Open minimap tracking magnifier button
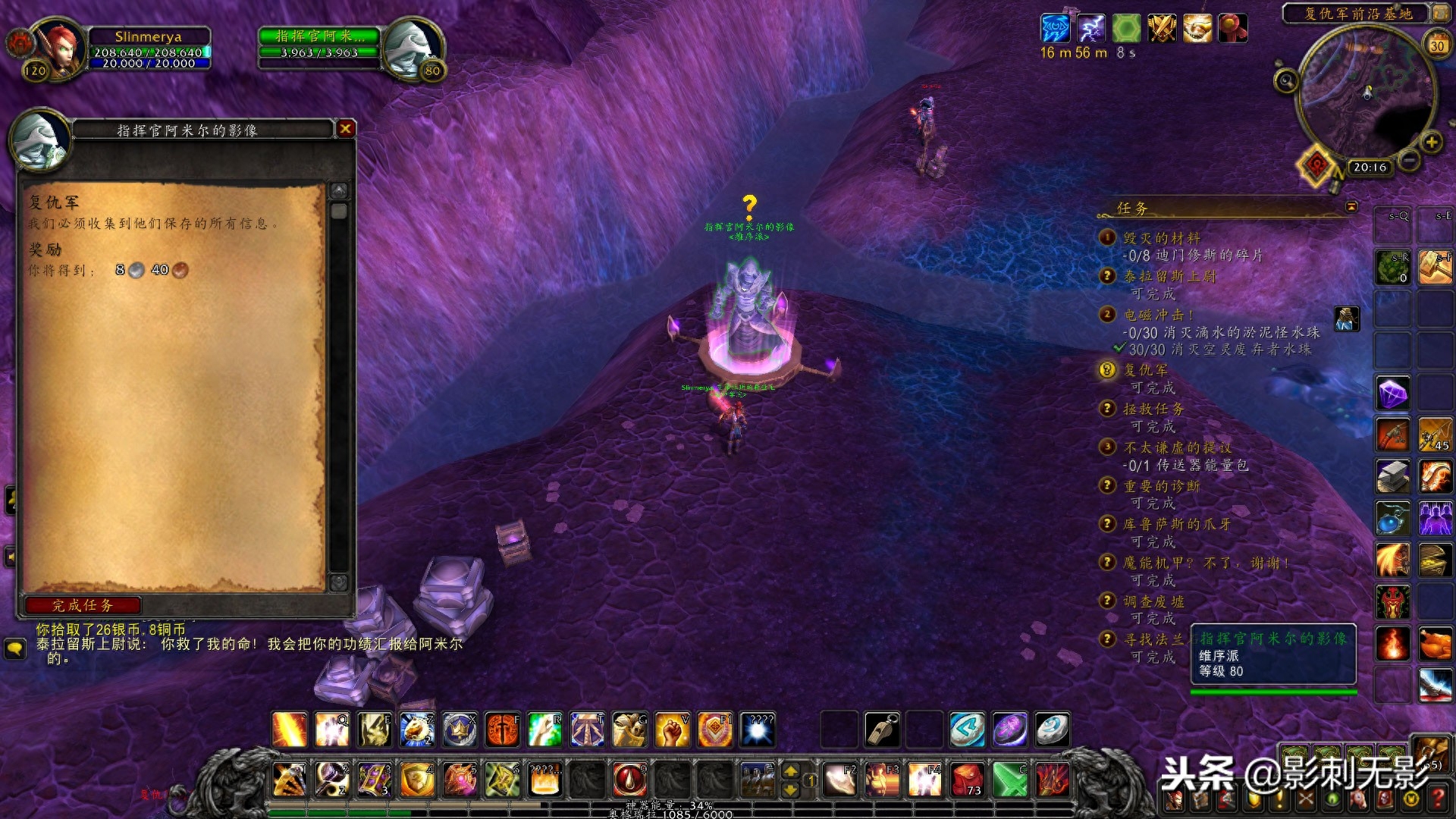 tap(1286, 80)
